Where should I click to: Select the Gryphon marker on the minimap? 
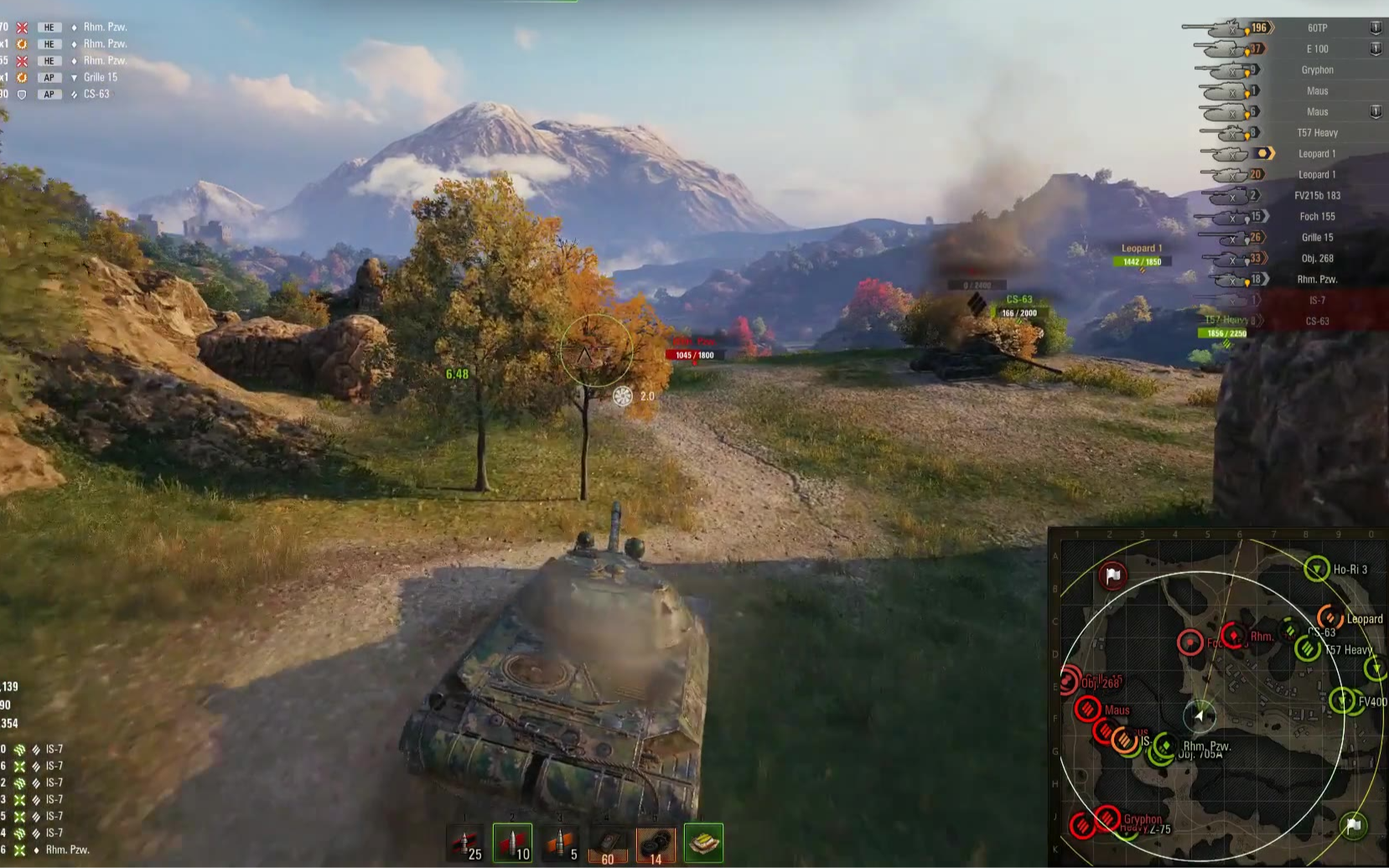[1107, 818]
